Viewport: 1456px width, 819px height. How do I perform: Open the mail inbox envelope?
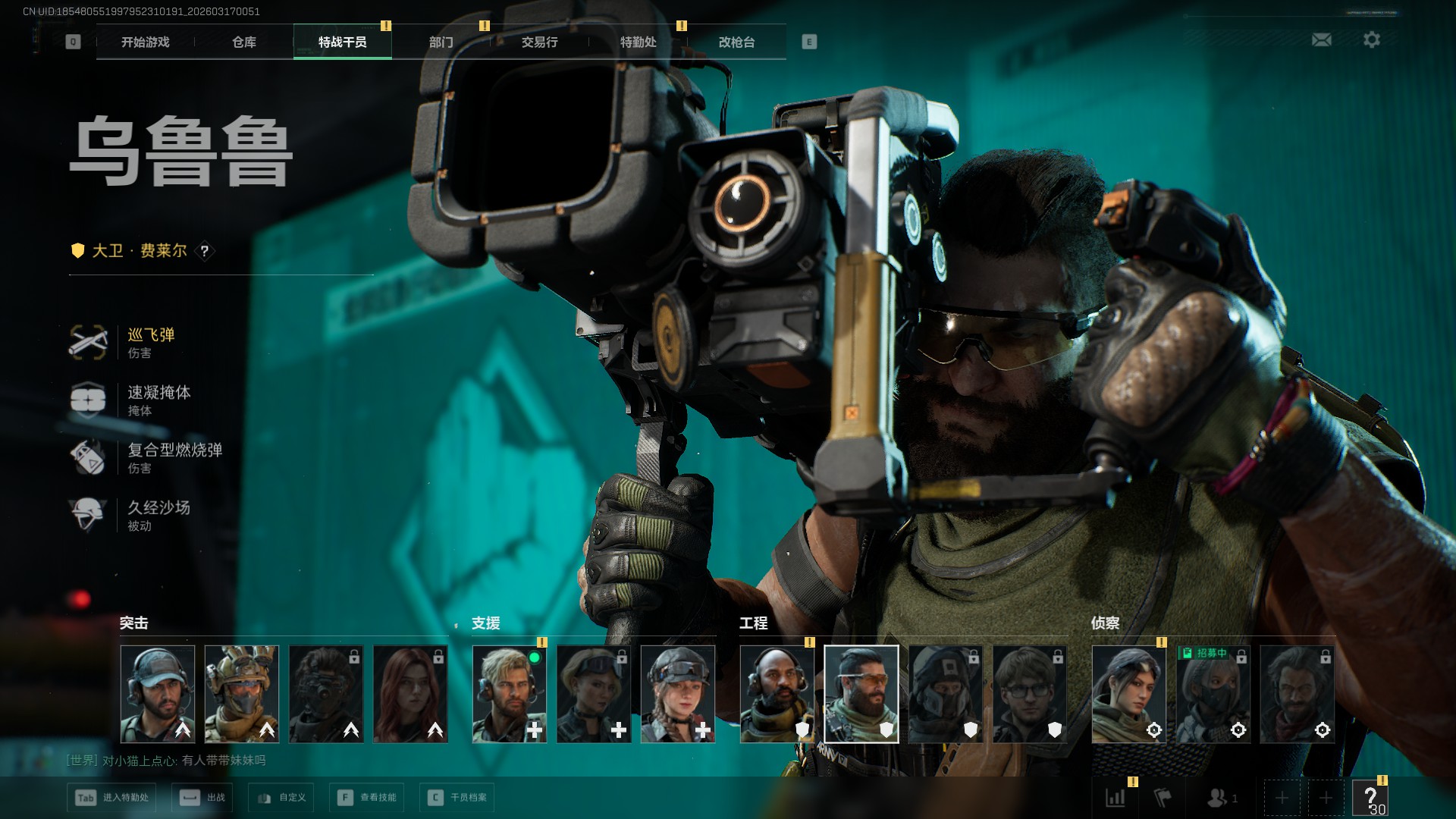[x=1321, y=39]
